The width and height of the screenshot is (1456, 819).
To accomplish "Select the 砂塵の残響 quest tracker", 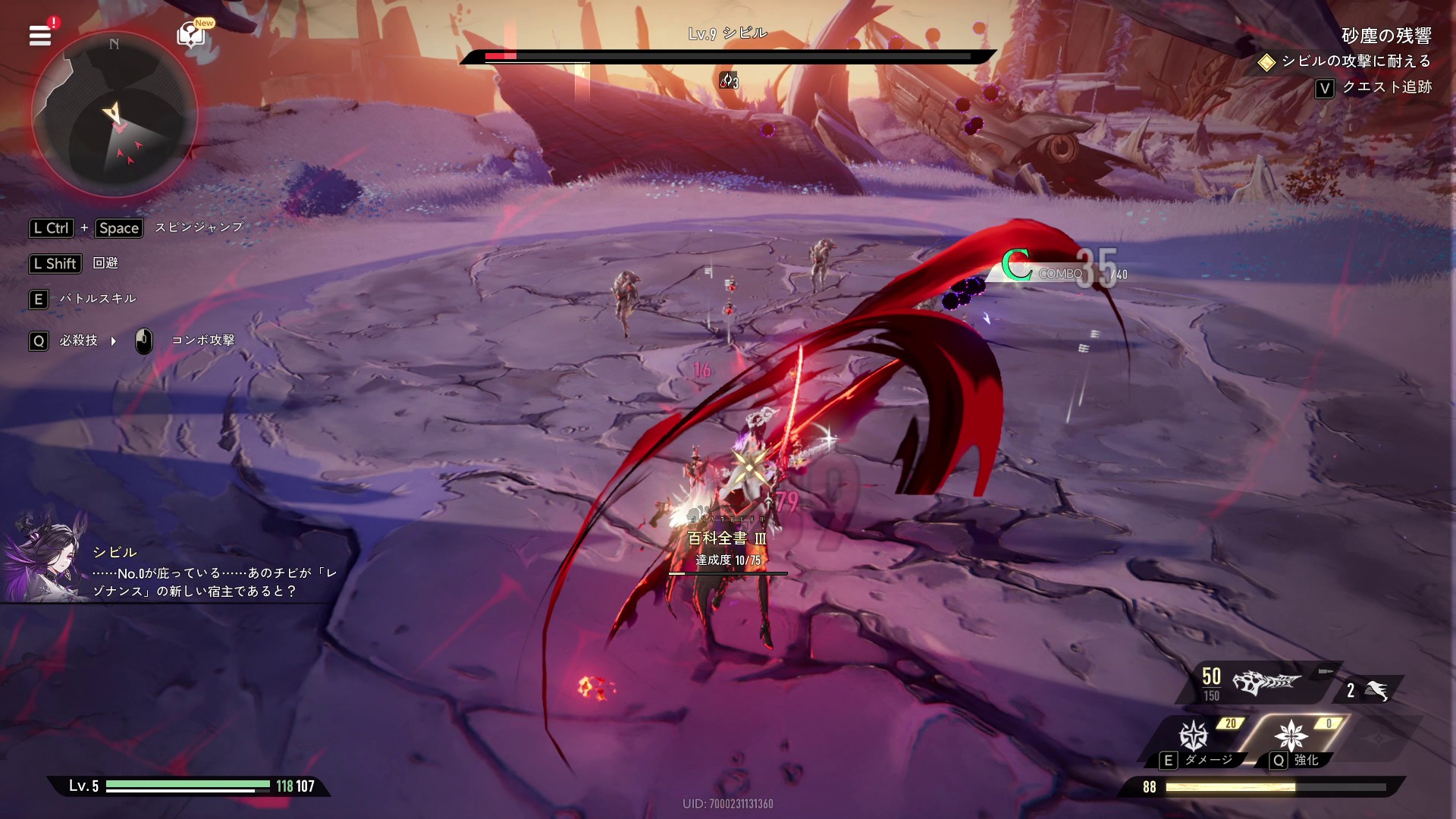I will click(1385, 36).
